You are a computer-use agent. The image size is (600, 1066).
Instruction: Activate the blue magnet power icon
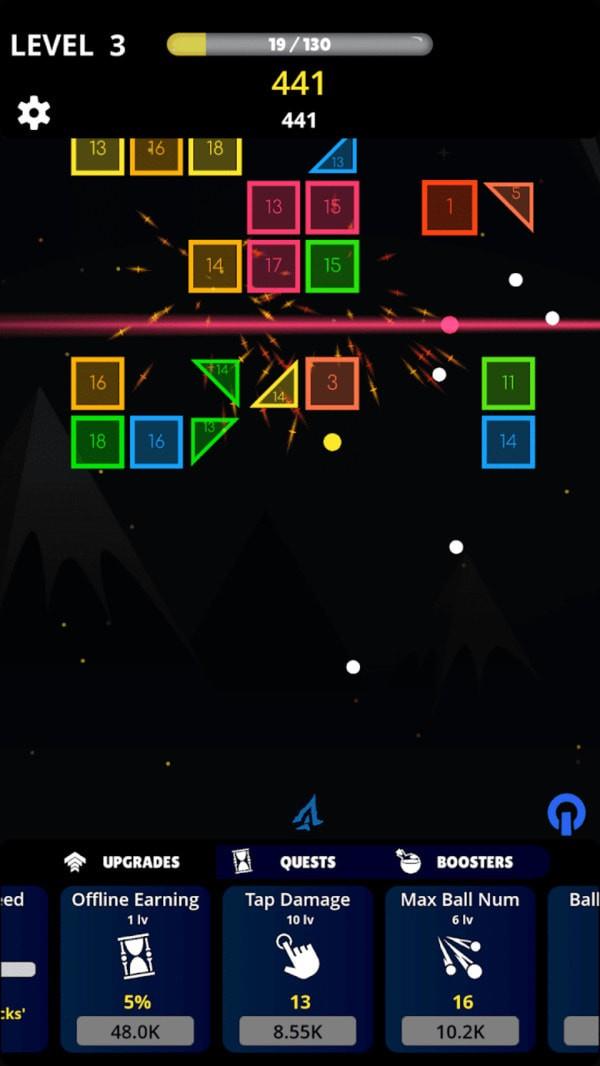click(566, 814)
